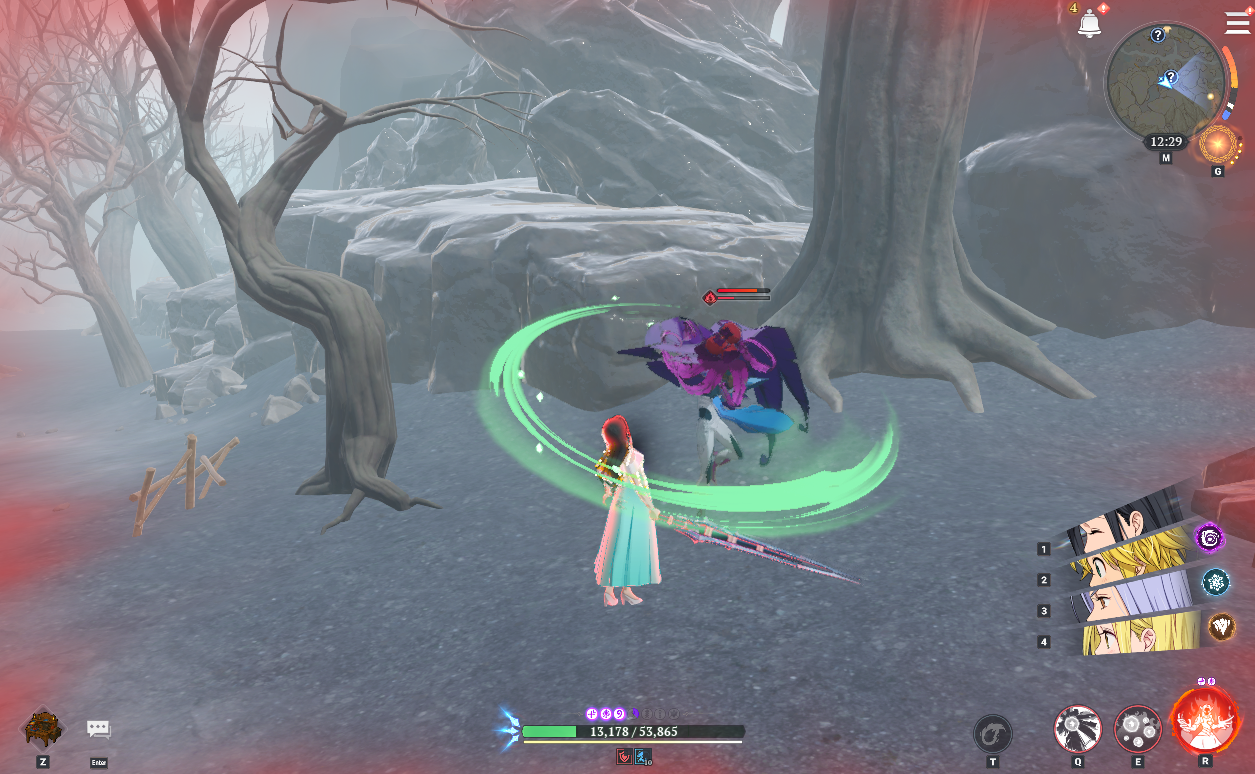Unleash the red flaming ultimate ability
The image size is (1255, 774).
[1203, 722]
